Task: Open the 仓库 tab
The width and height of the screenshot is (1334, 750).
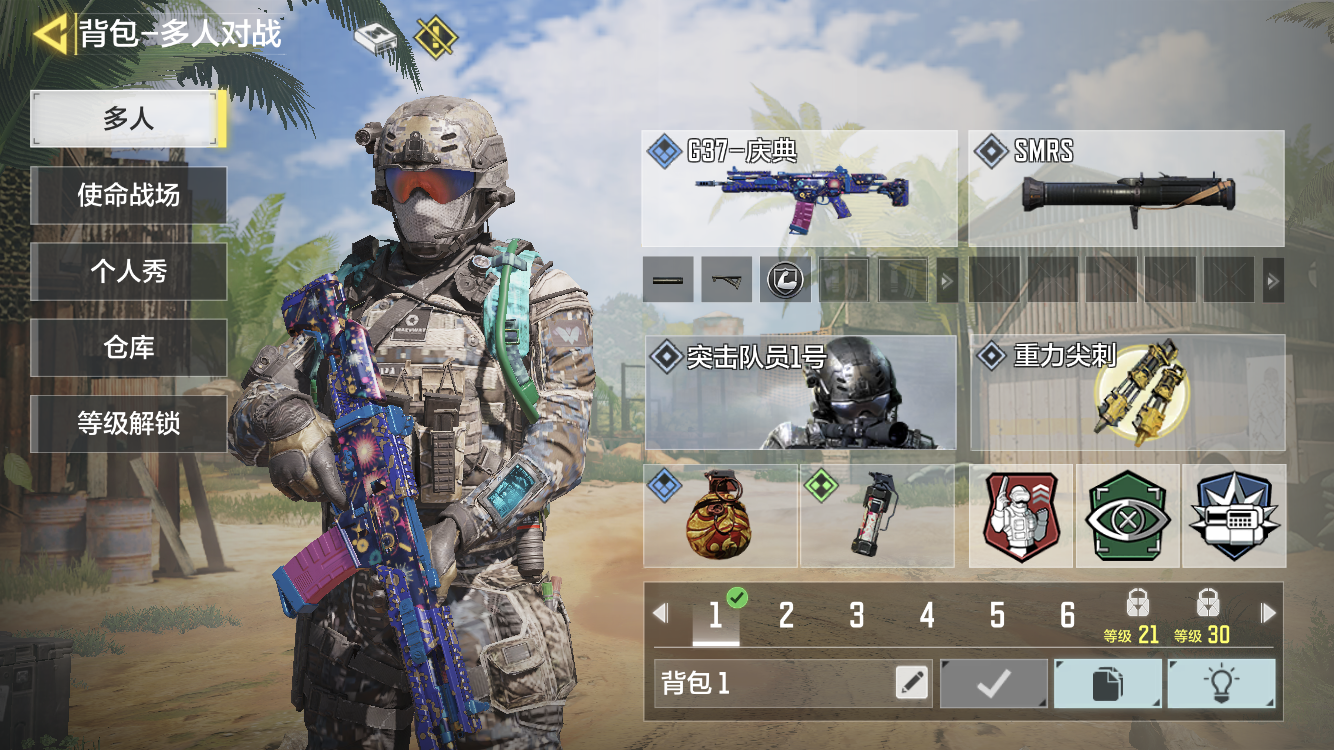Action: (128, 347)
